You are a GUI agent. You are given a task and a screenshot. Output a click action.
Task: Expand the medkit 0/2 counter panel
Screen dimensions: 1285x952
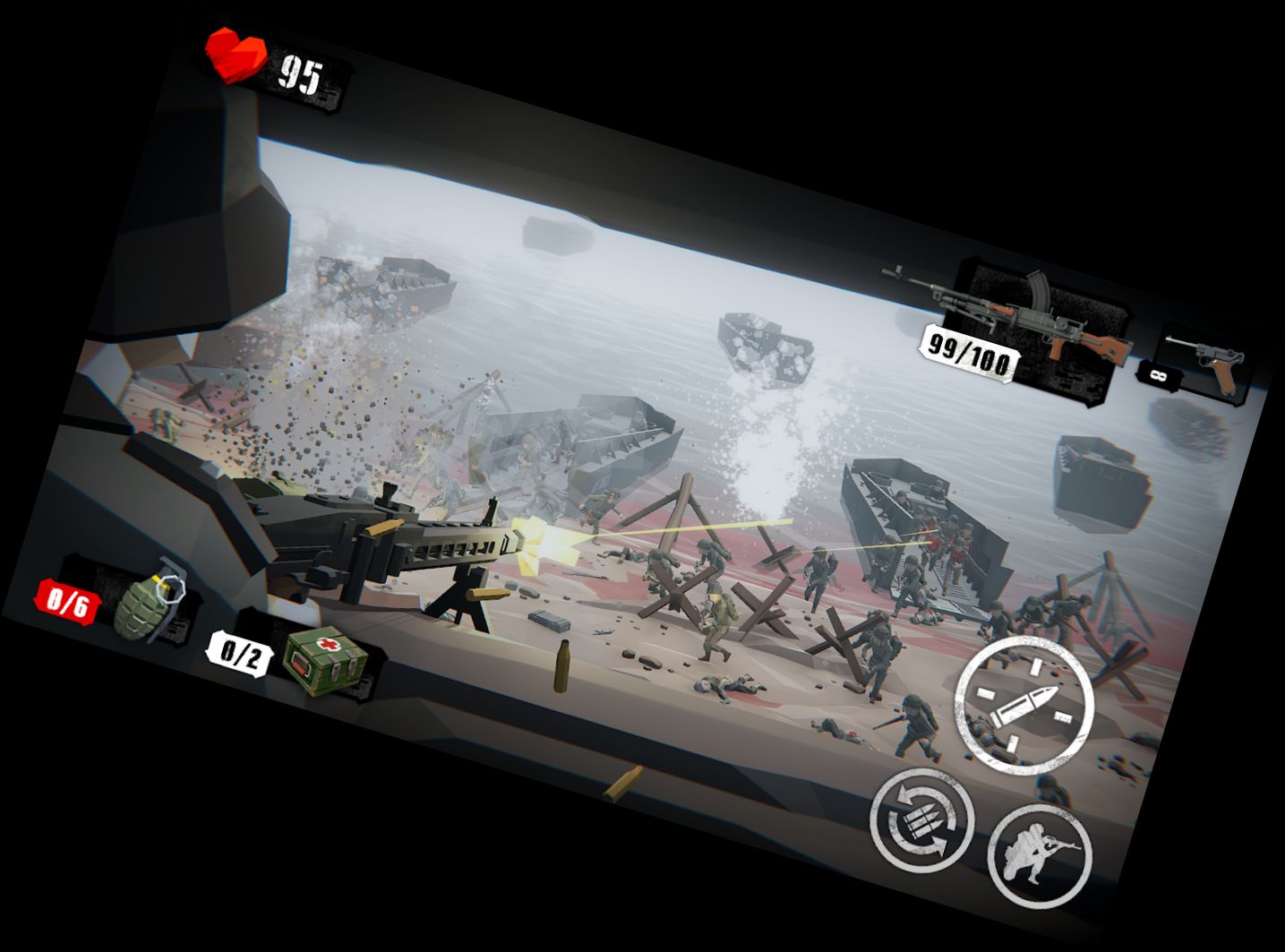240,654
